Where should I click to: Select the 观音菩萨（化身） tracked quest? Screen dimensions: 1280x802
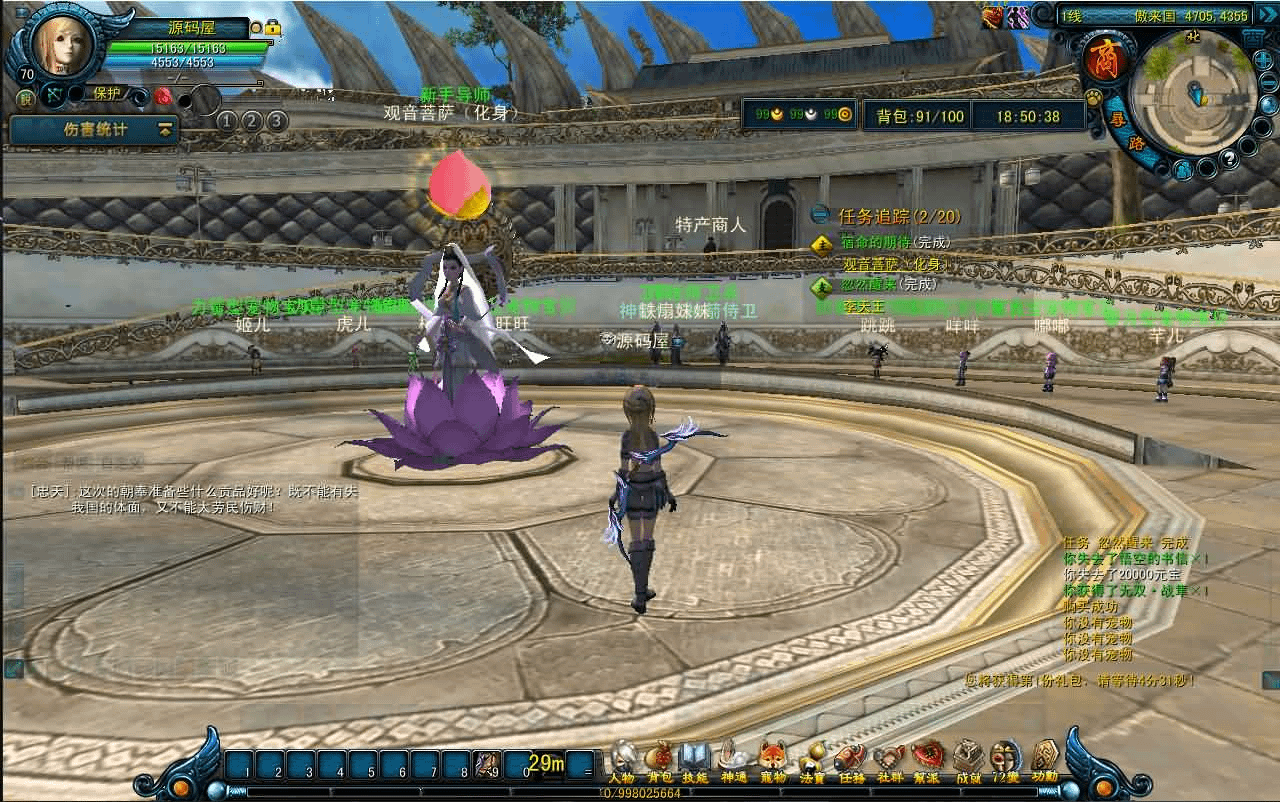[895, 265]
